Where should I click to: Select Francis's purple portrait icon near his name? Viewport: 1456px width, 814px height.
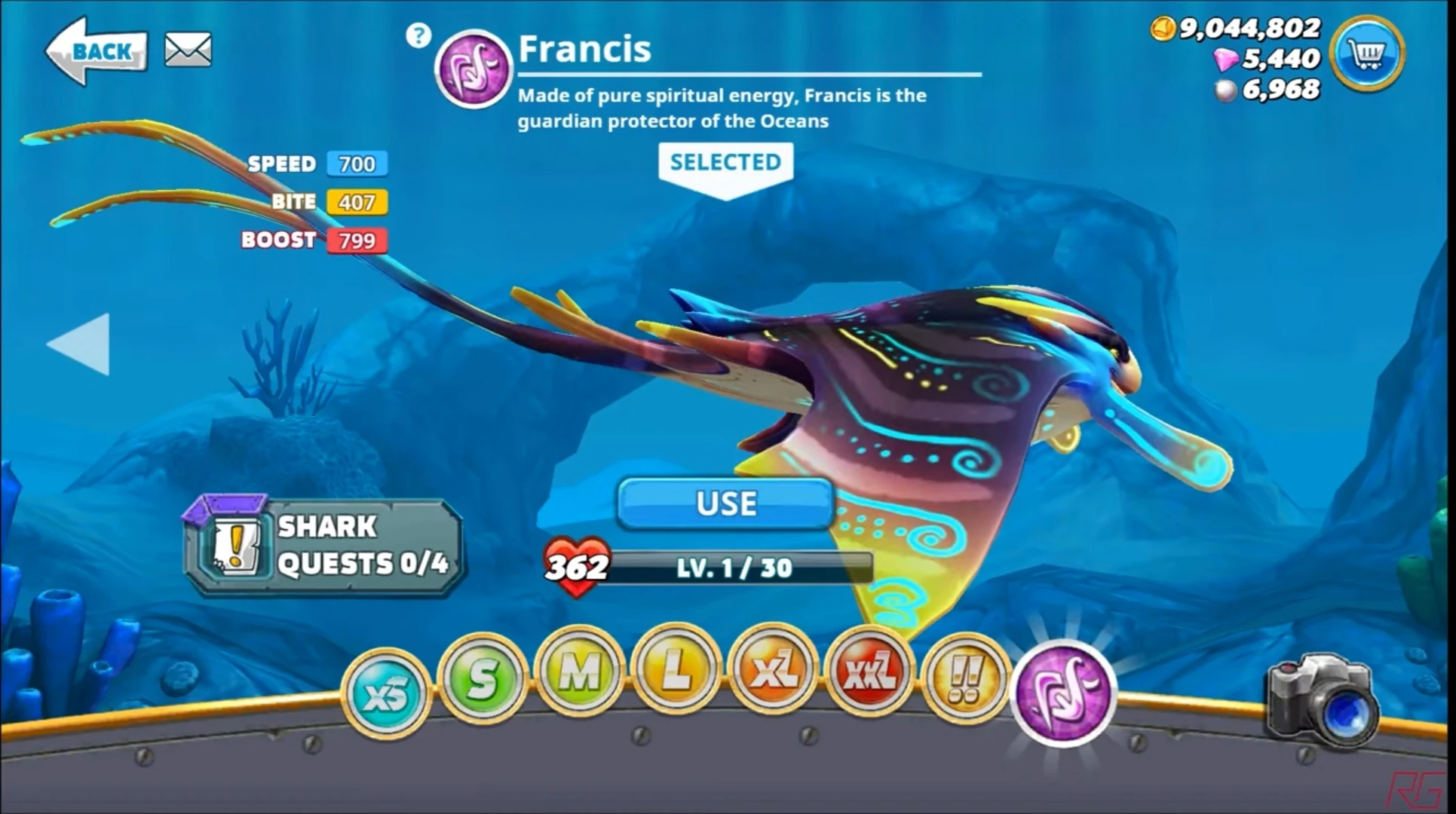coord(472,69)
